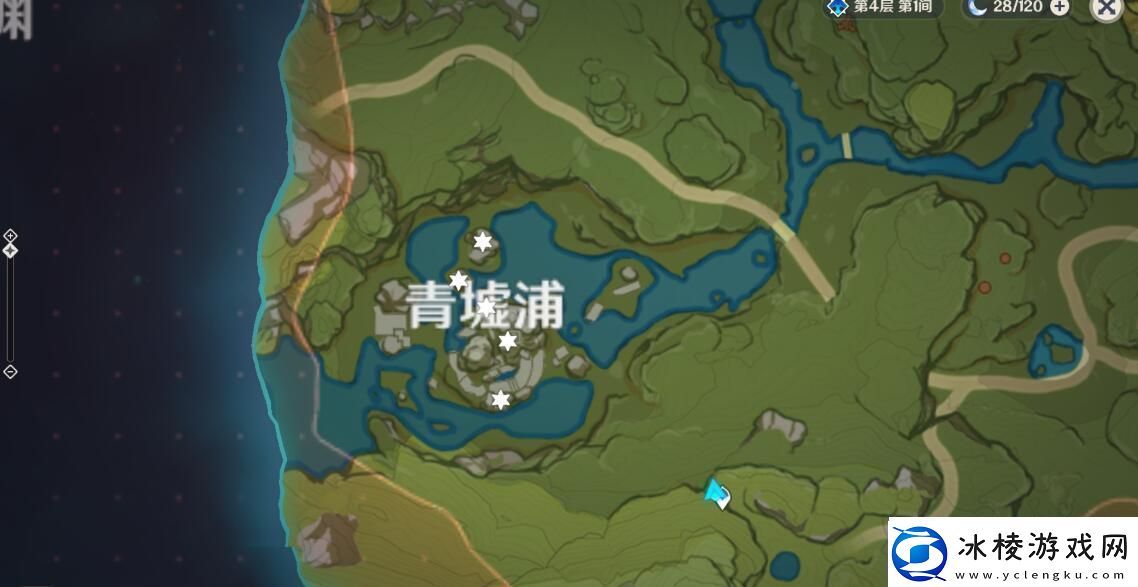The height and width of the screenshot is (587, 1138).
Task: Zoom in with the map plus button
Action: pos(10,236)
